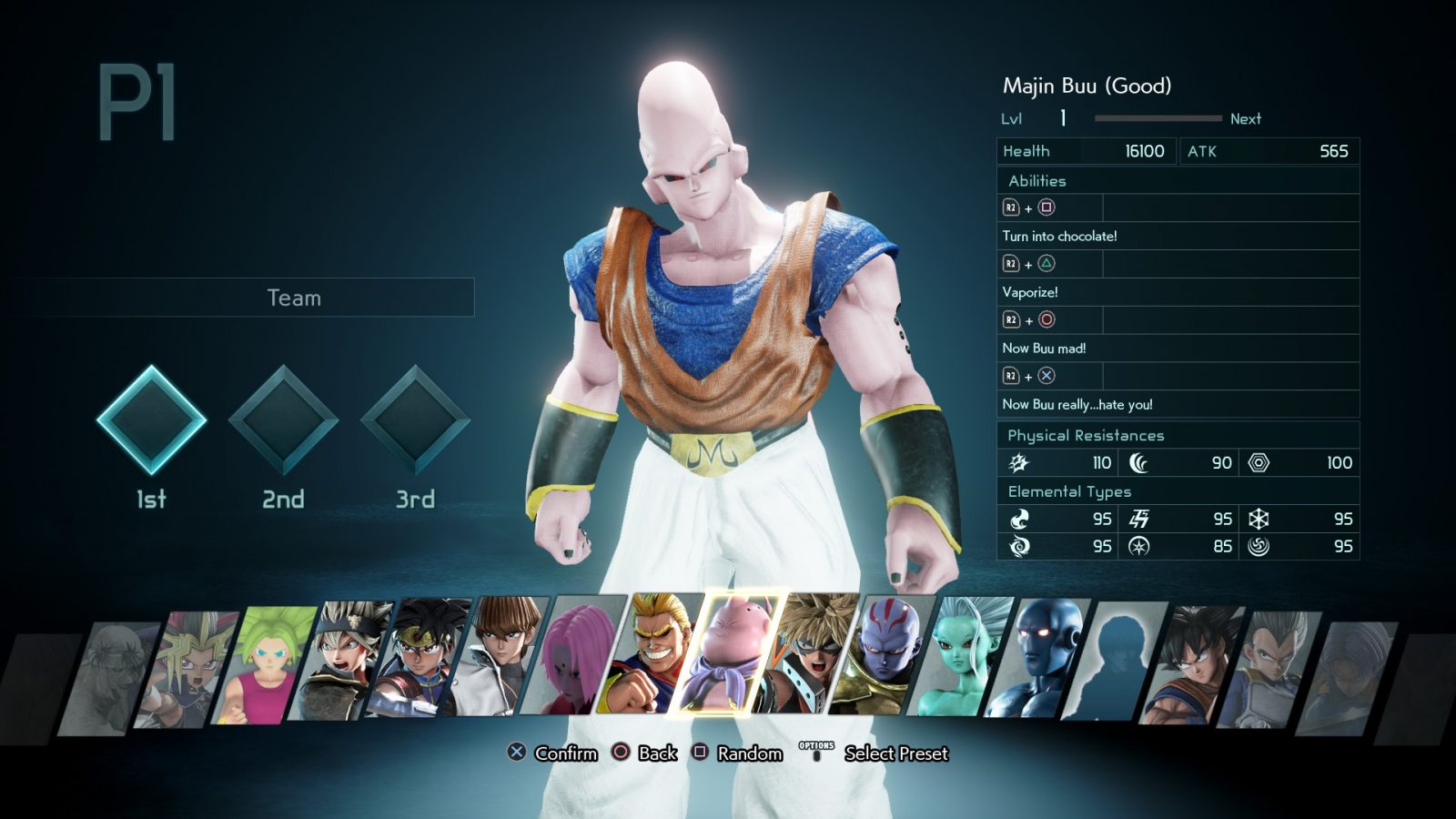Image resolution: width=1456 pixels, height=819 pixels.
Task: Select the purple-faced villain Kane portrait
Action: point(883,655)
